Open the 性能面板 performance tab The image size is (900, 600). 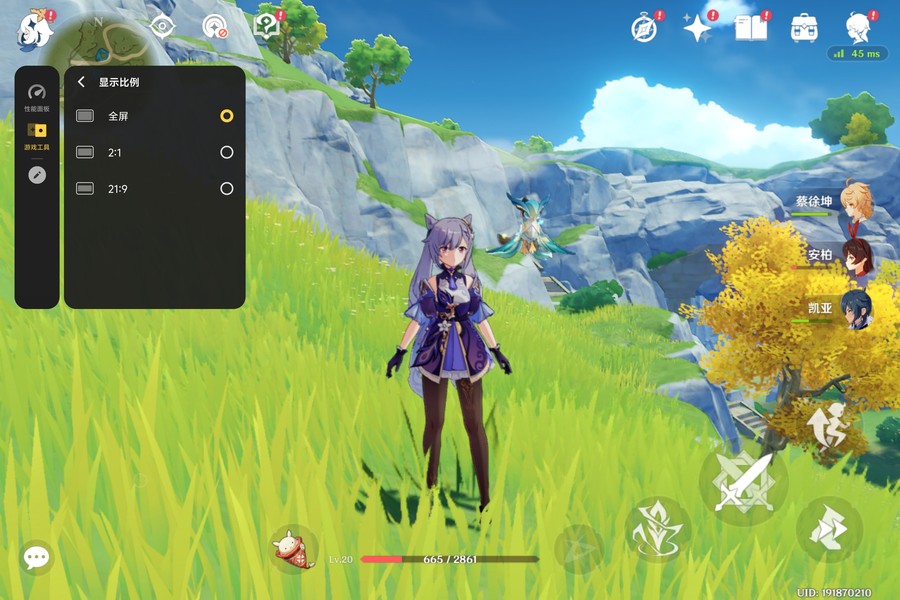(x=37, y=95)
